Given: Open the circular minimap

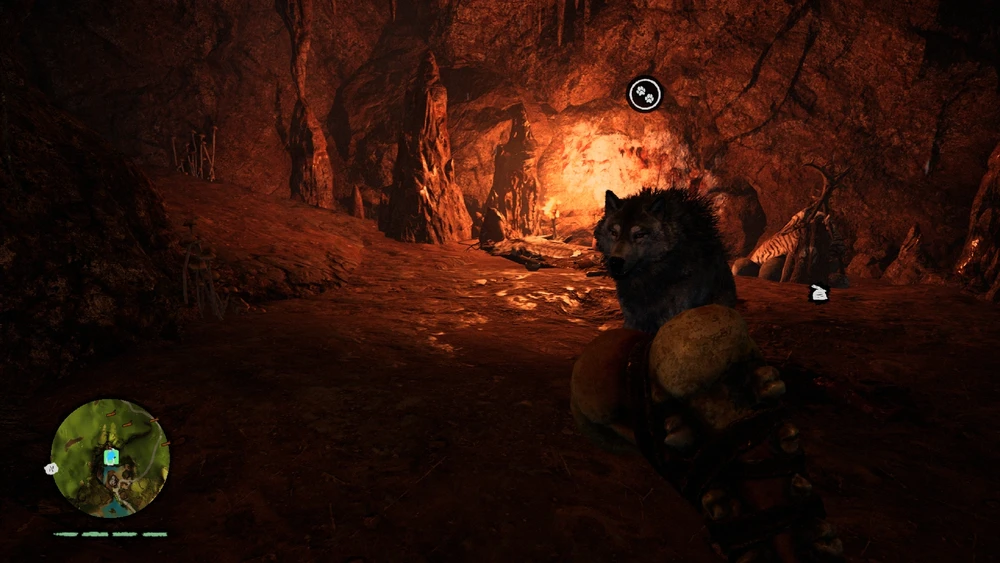Looking at the screenshot, I should pyautogui.click(x=110, y=458).
